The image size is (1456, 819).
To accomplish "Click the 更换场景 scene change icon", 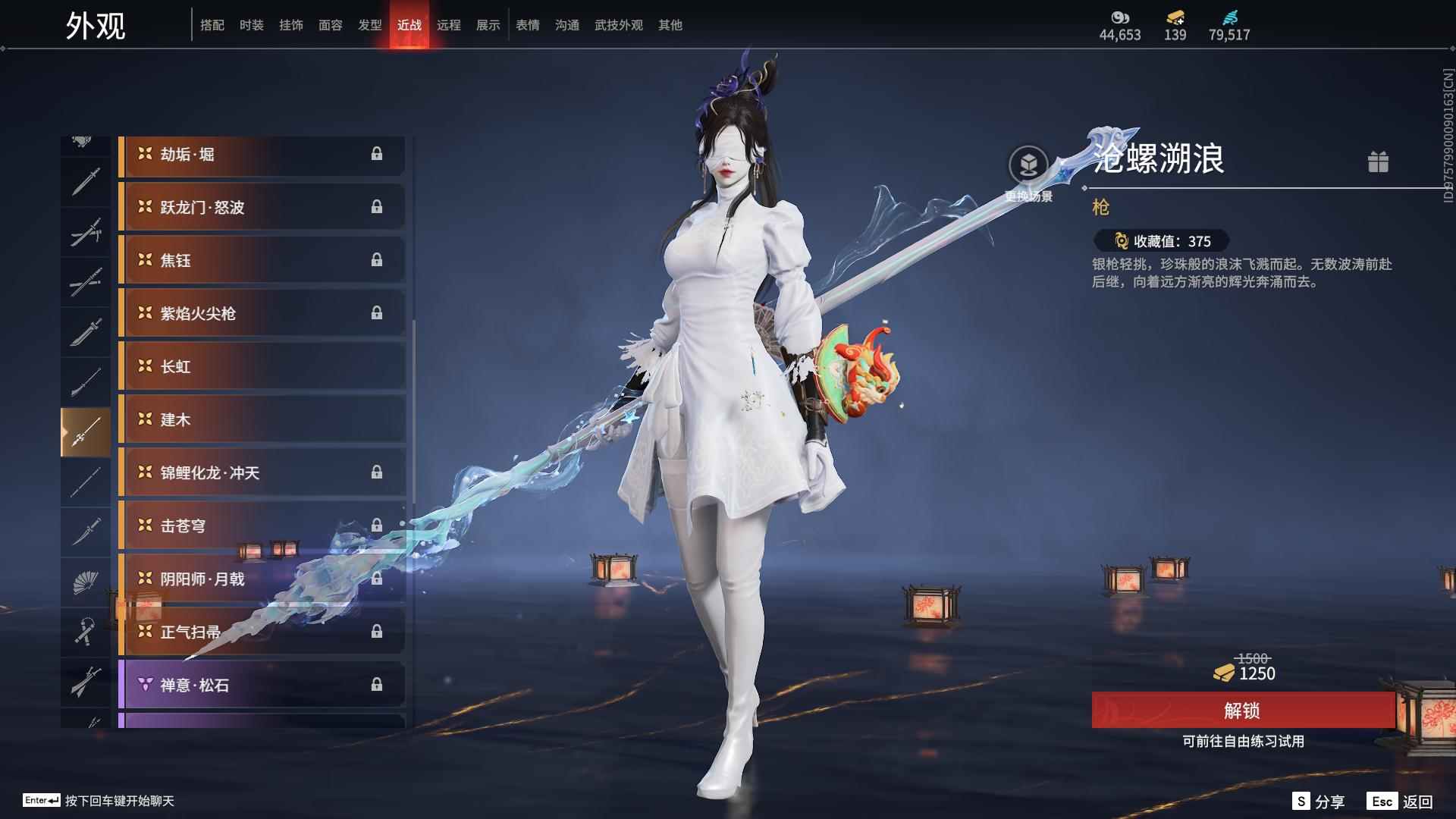I will point(1028,165).
